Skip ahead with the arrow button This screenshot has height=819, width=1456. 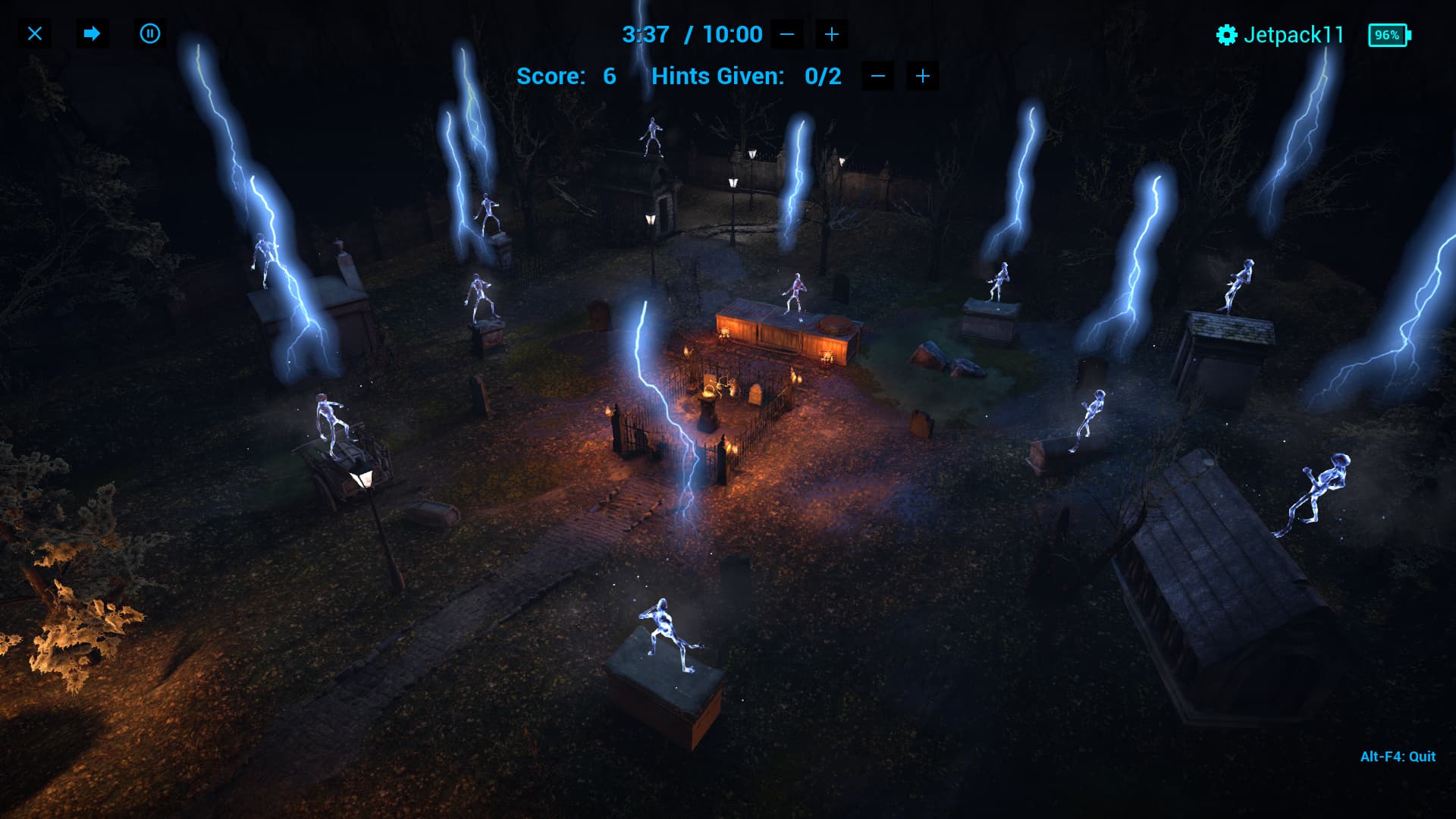click(x=92, y=34)
